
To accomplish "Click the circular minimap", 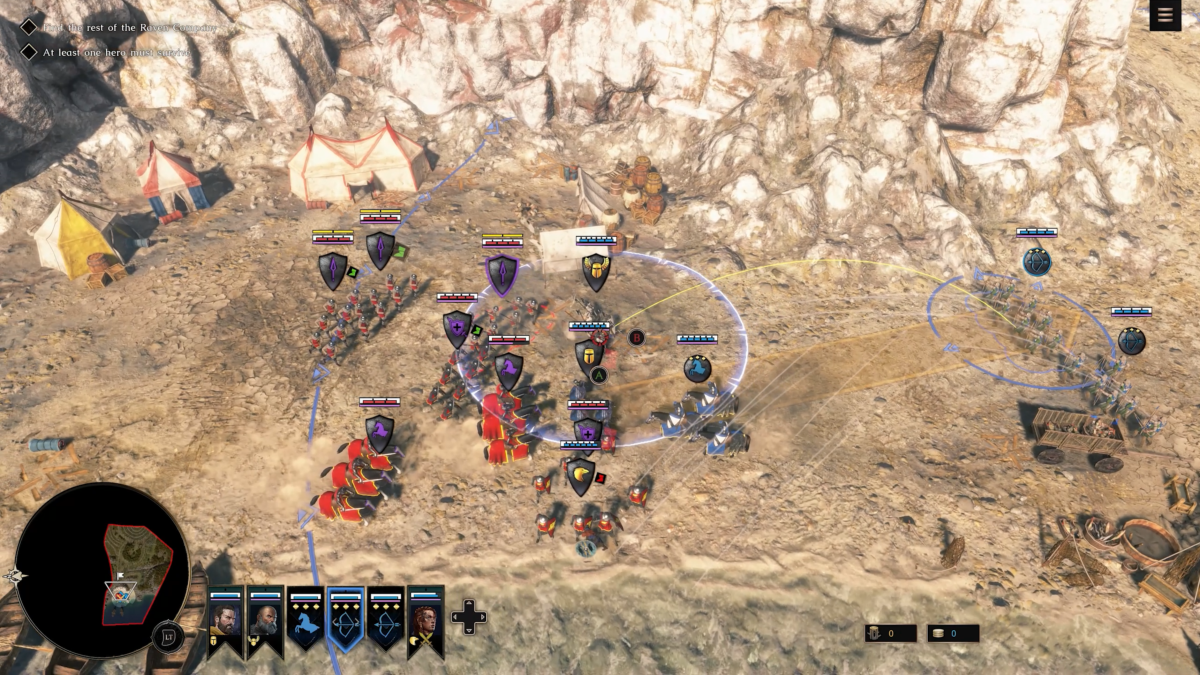I will click(x=102, y=570).
